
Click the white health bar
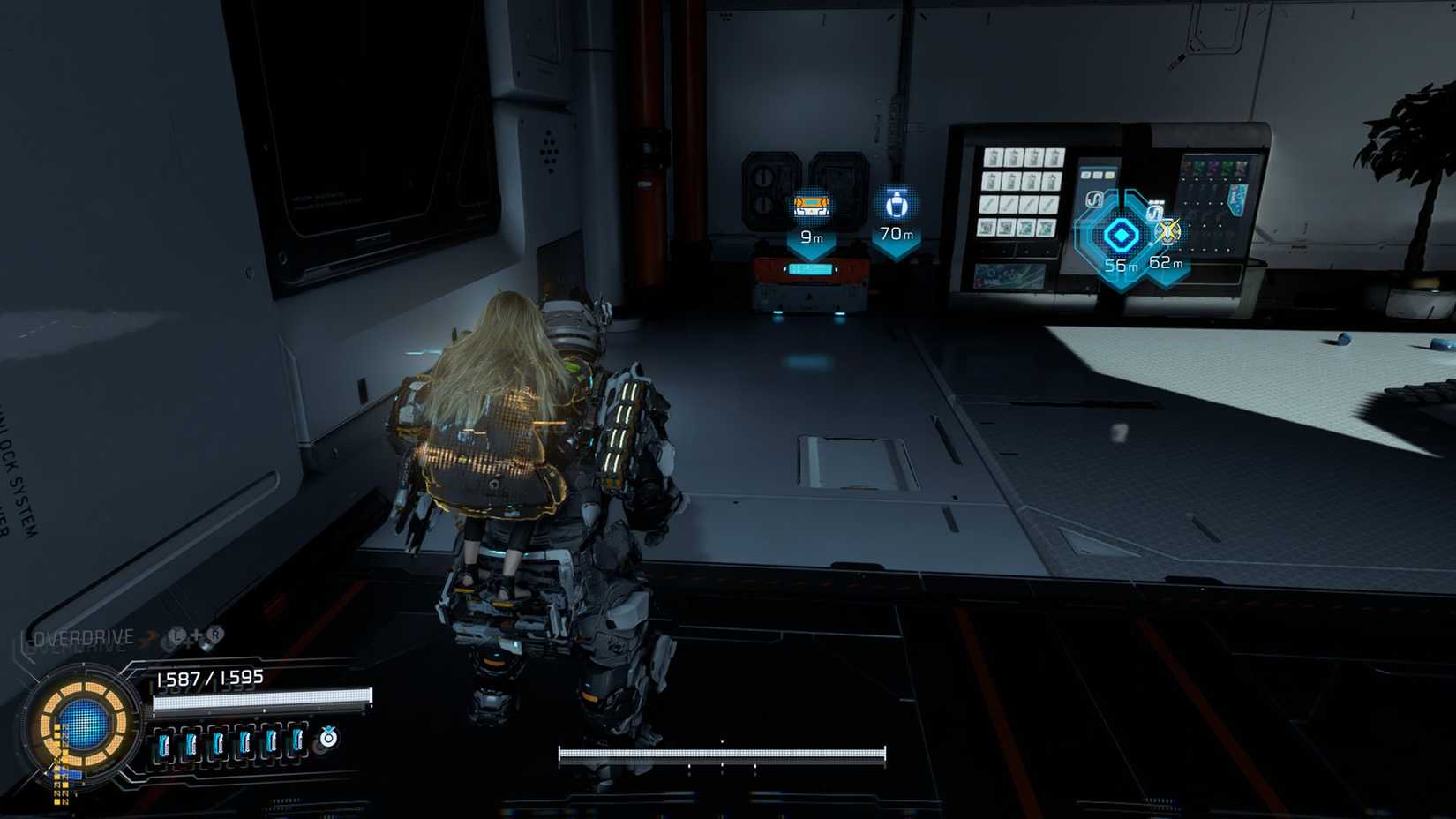point(262,701)
